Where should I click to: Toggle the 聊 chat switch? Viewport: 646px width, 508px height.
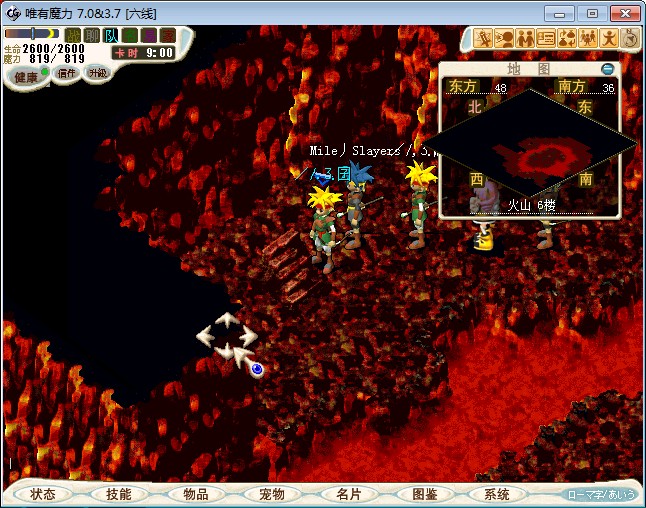(x=93, y=35)
